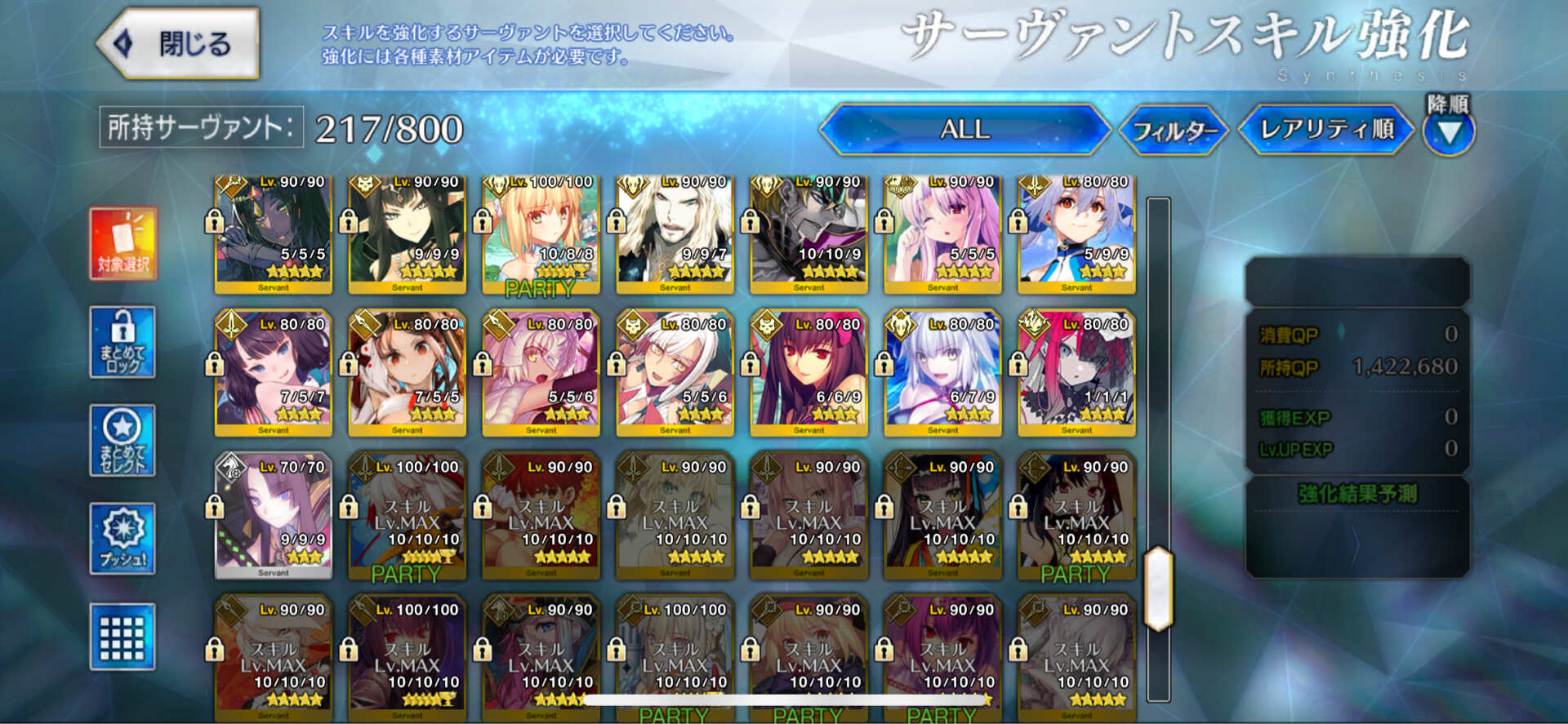Select the Lv.100 PARTY Nero servant card
The width and height of the screenshot is (1568, 724).
[539, 233]
